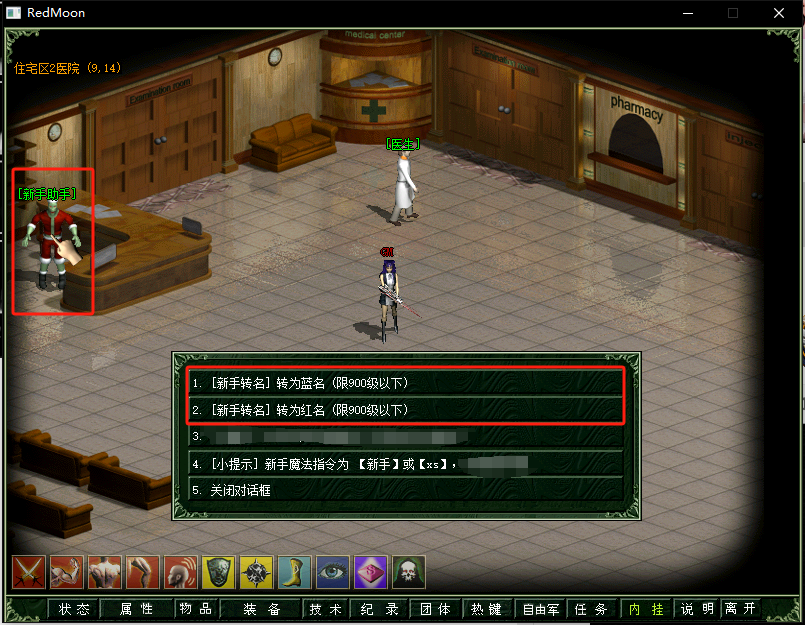Open the 属性 attributes panel
This screenshot has width=805, height=625.
(136, 609)
